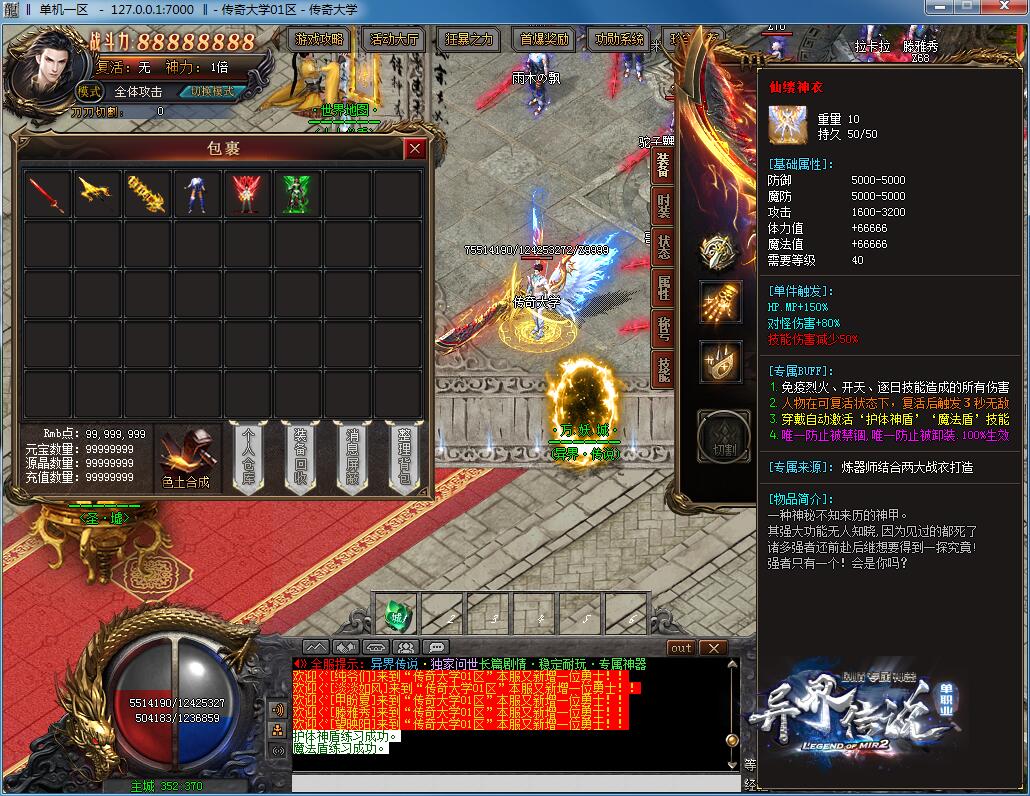Select the golden dragon item in the bag
The height and width of the screenshot is (796, 1030).
tap(97, 194)
